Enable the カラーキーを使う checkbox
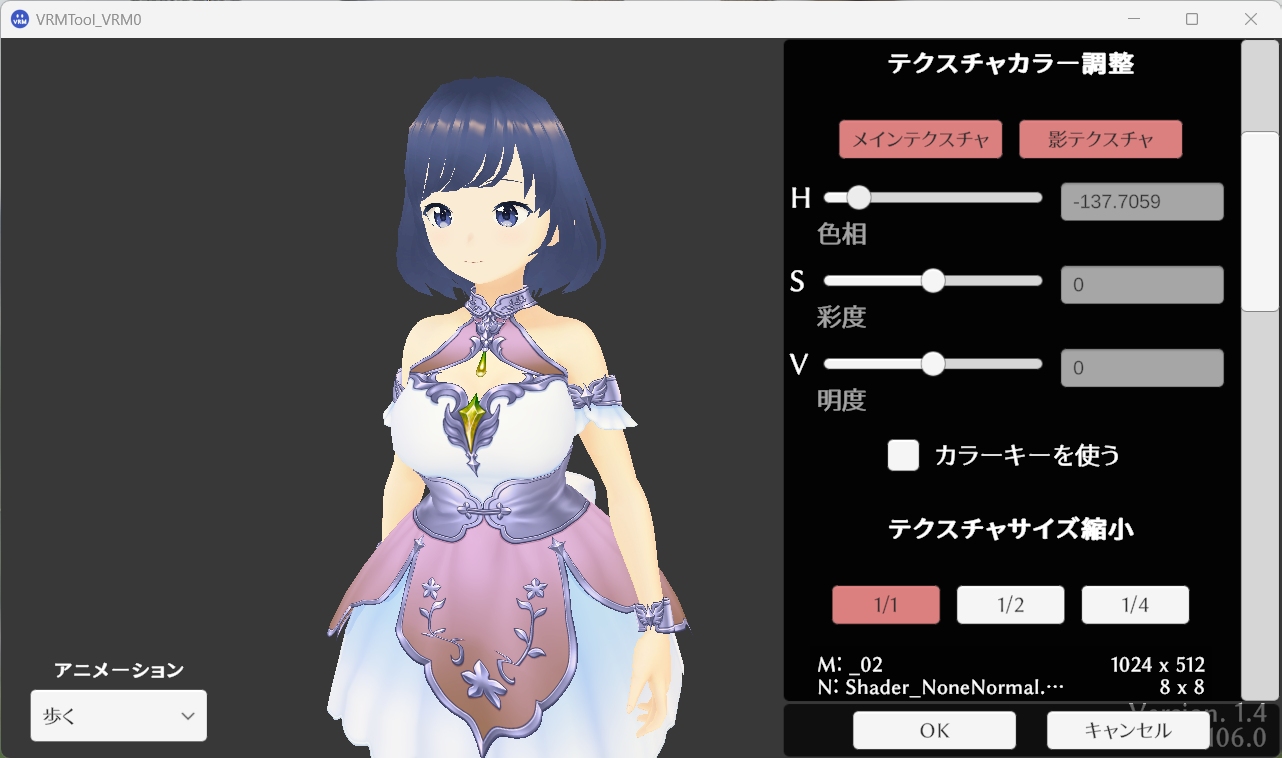Image resolution: width=1282 pixels, height=758 pixels. pos(903,455)
